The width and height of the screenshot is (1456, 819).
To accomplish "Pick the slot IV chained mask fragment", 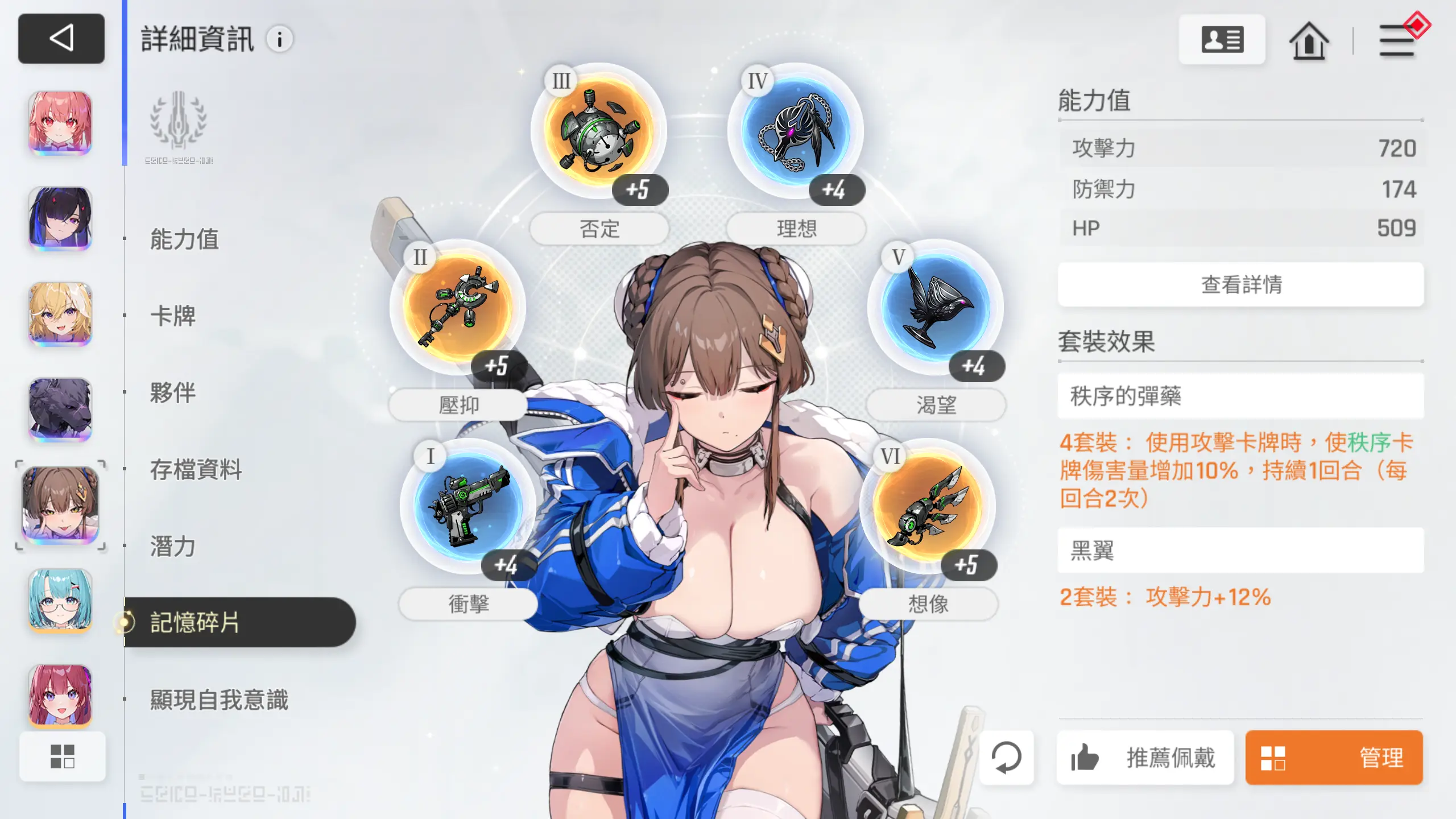I will pos(796,131).
